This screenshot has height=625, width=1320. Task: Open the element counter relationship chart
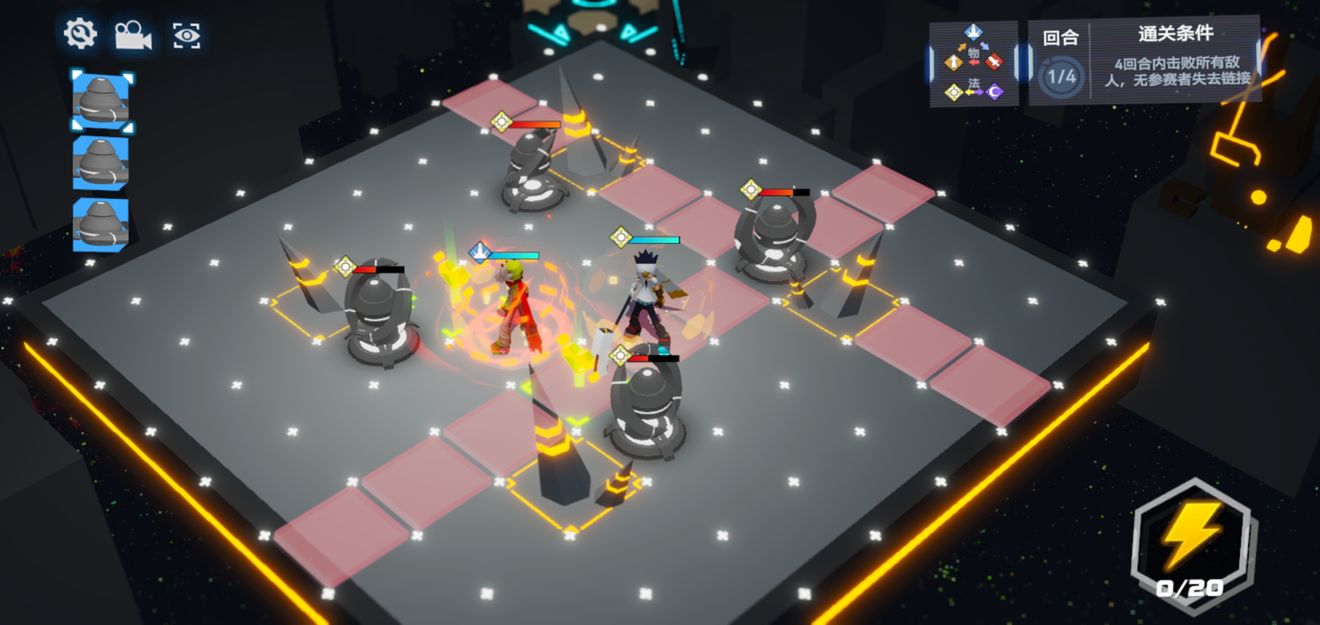tap(973, 63)
